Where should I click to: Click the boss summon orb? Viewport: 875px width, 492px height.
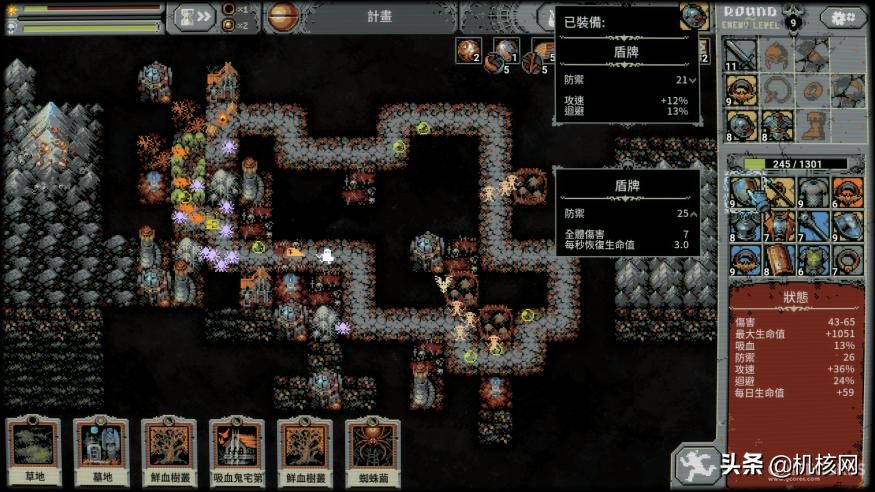coord(282,16)
